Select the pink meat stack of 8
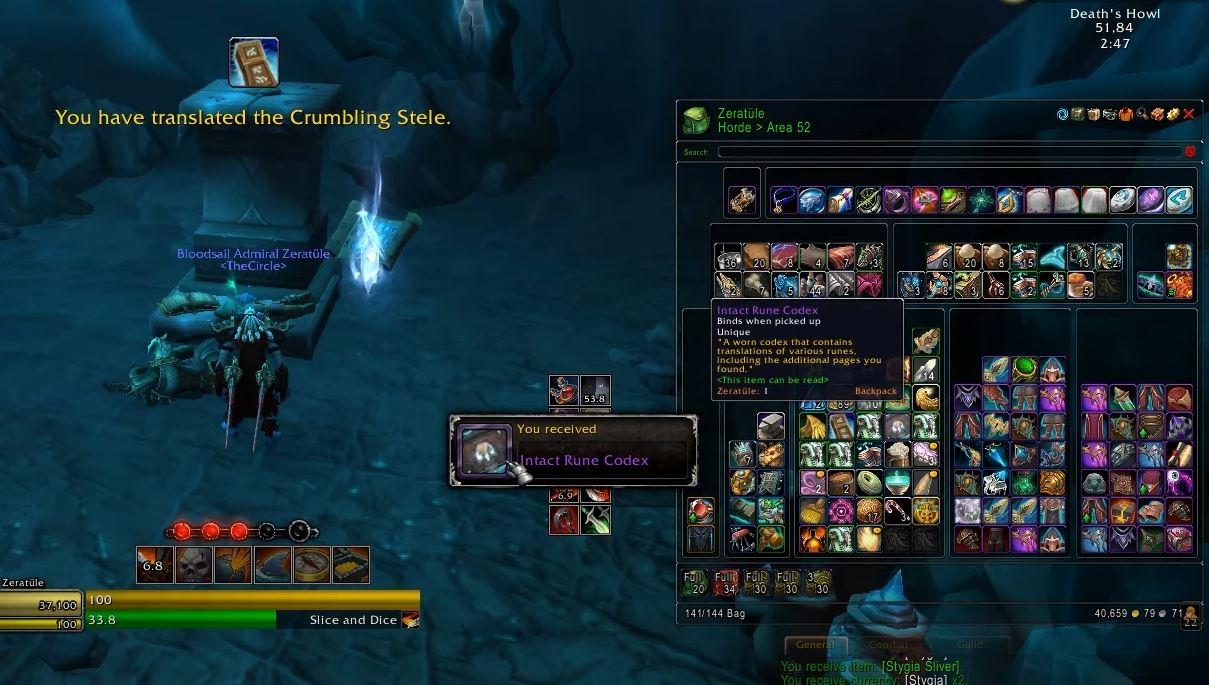 click(x=785, y=257)
